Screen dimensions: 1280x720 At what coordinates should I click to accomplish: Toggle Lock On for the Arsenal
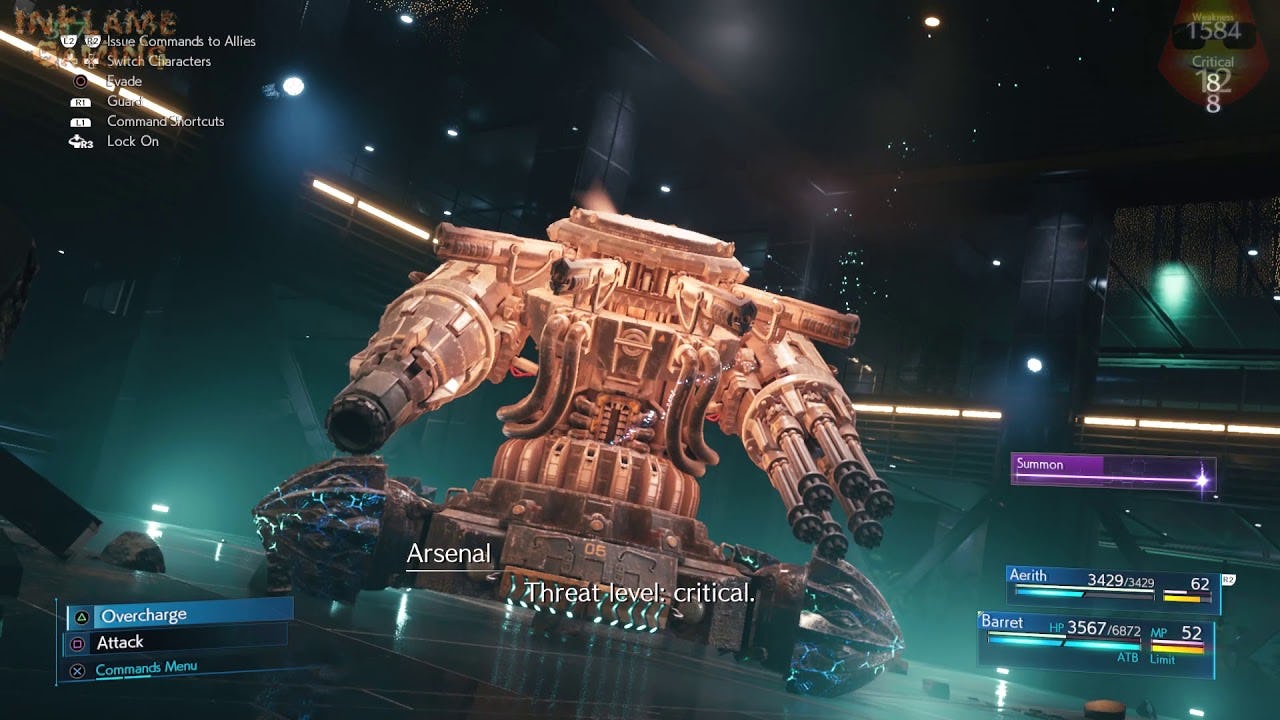132,141
